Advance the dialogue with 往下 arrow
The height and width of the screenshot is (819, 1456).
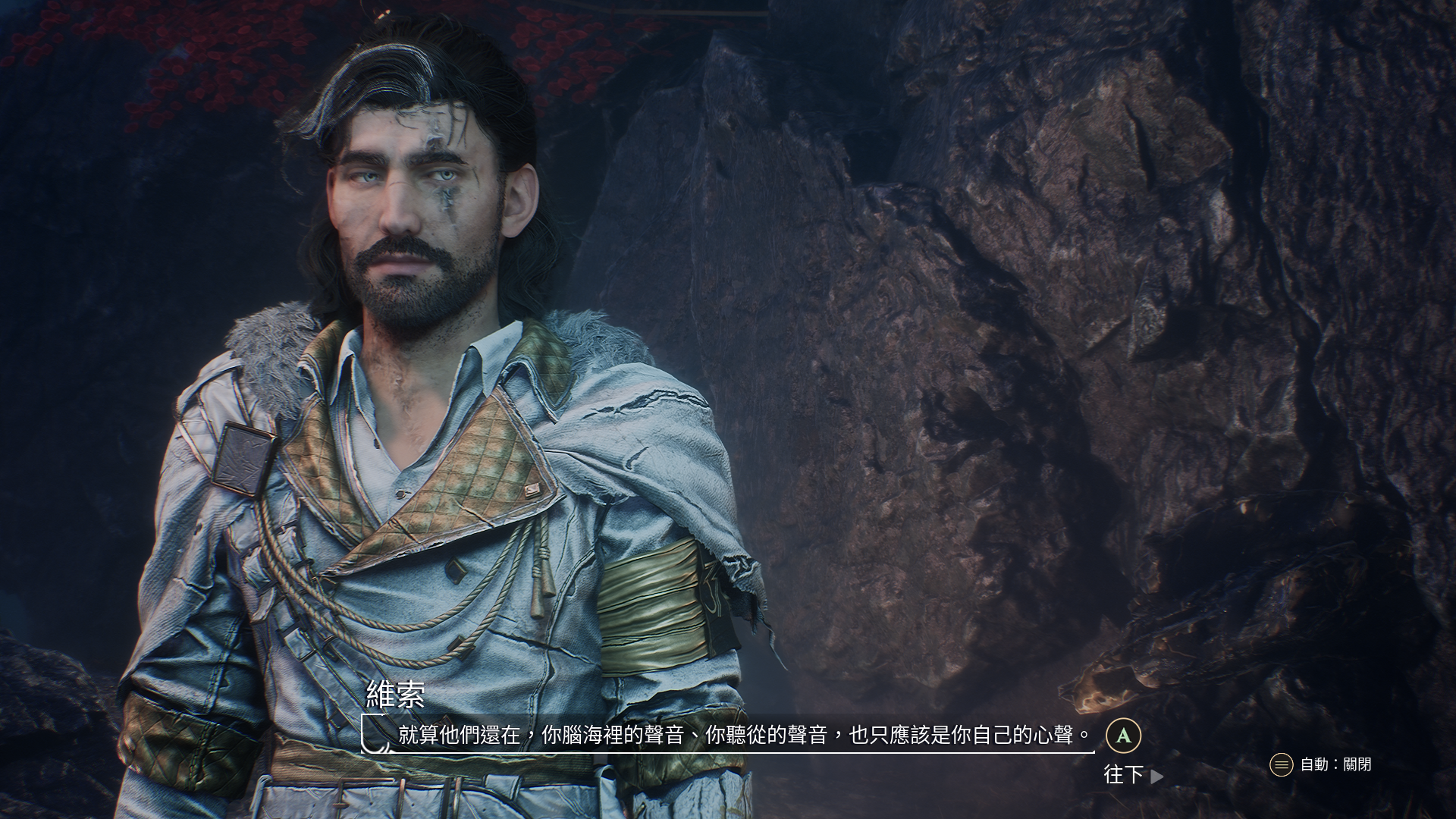pyautogui.click(x=1134, y=774)
